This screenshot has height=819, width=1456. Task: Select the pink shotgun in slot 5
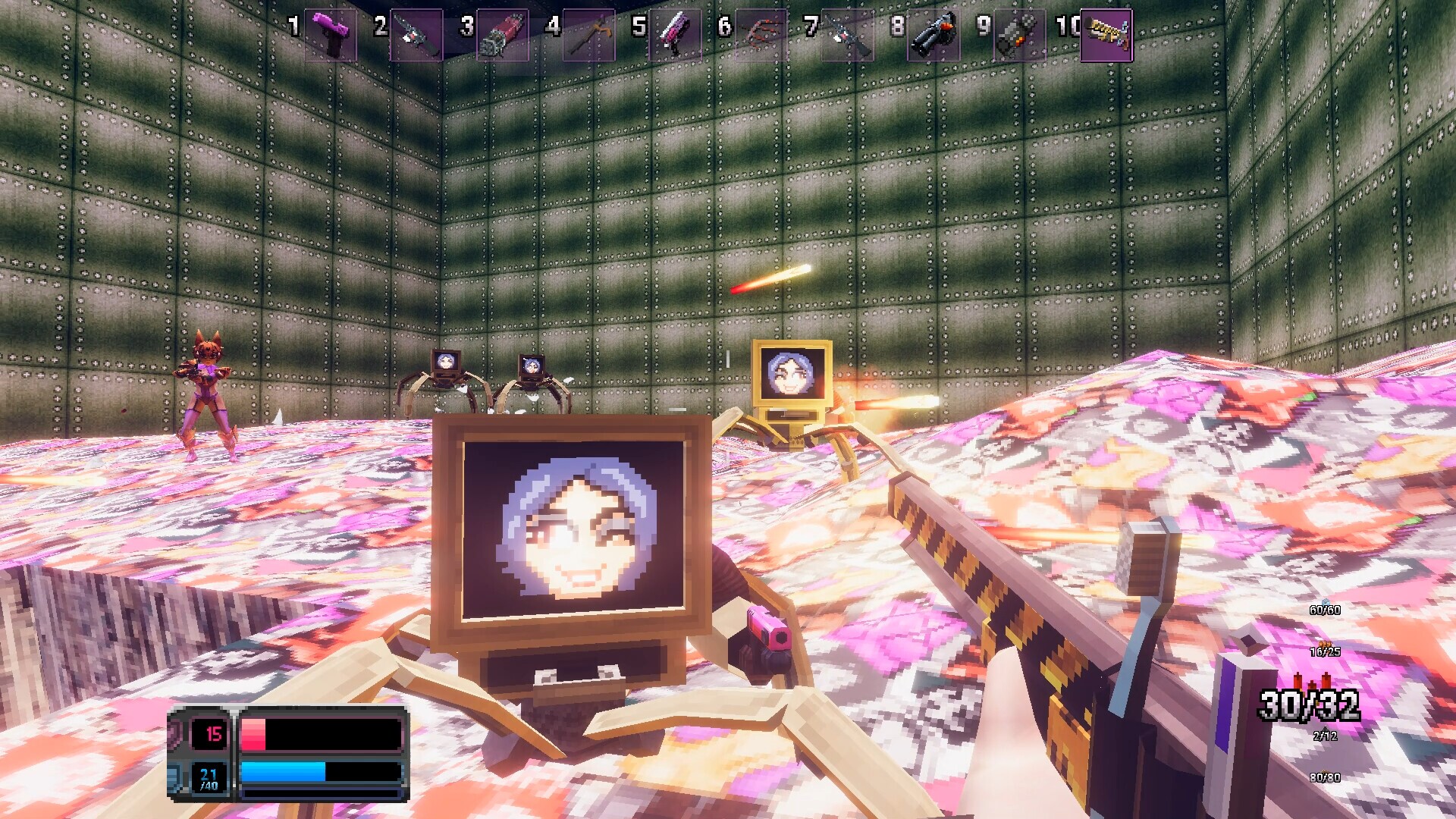[x=676, y=34]
